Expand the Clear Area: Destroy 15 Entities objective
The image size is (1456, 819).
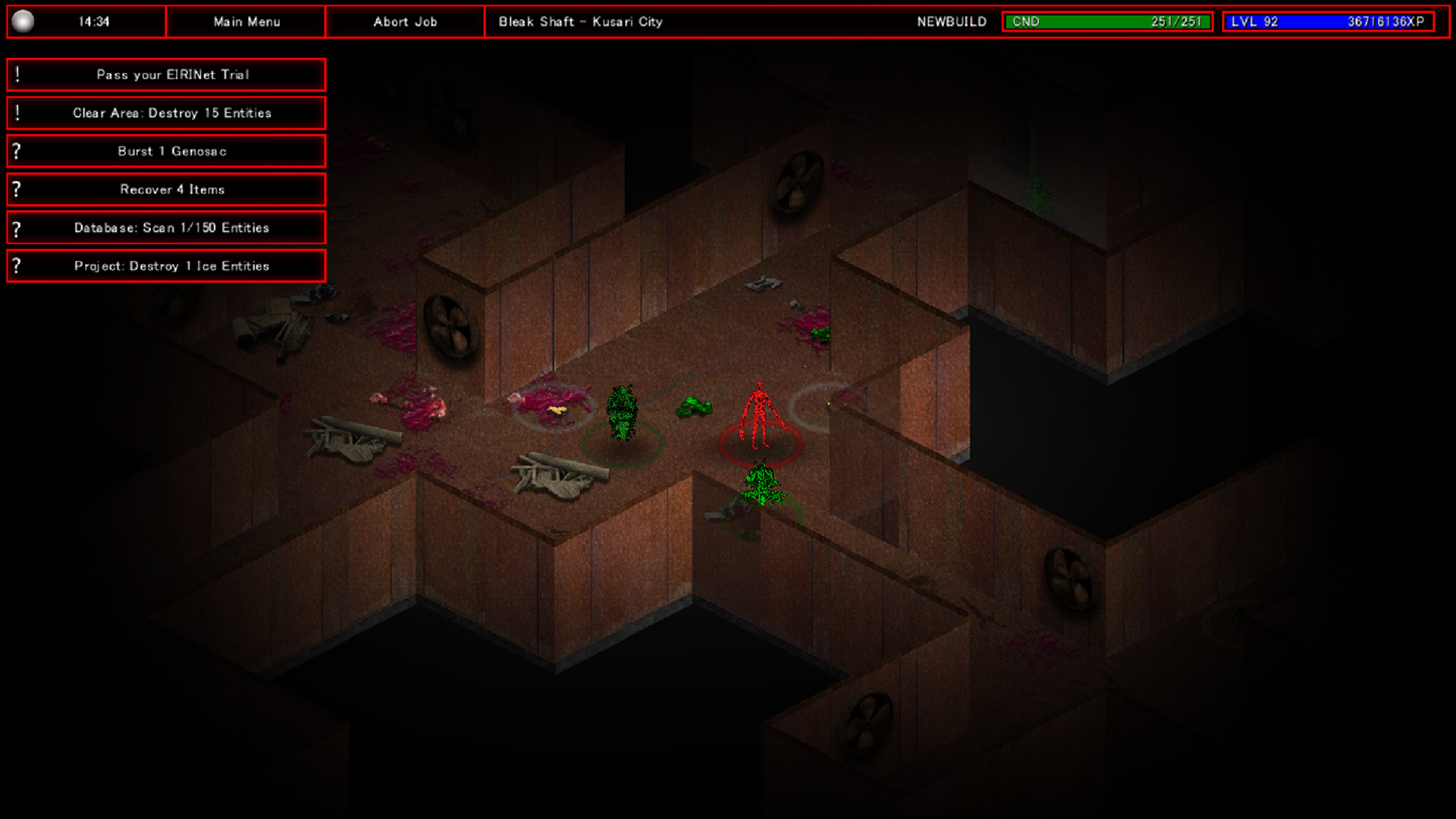coord(172,112)
